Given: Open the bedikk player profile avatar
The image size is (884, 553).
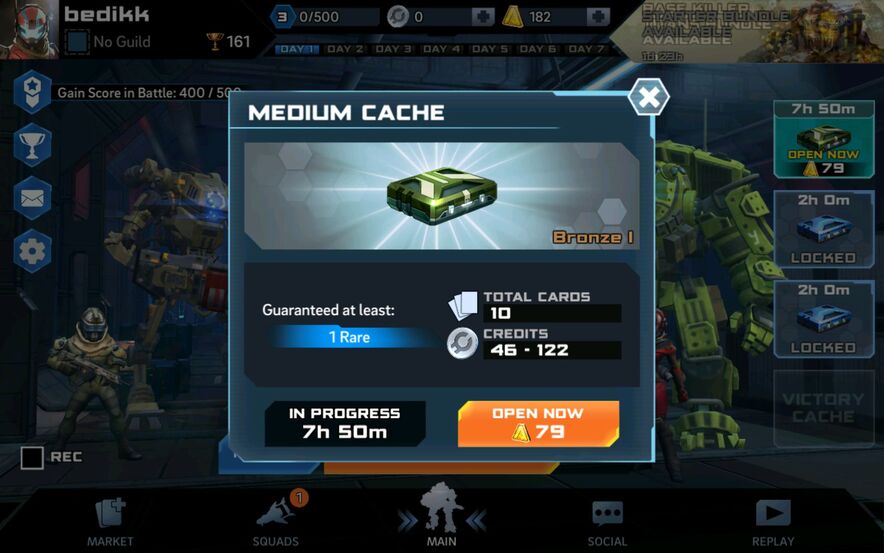Looking at the screenshot, I should tap(34, 29).
